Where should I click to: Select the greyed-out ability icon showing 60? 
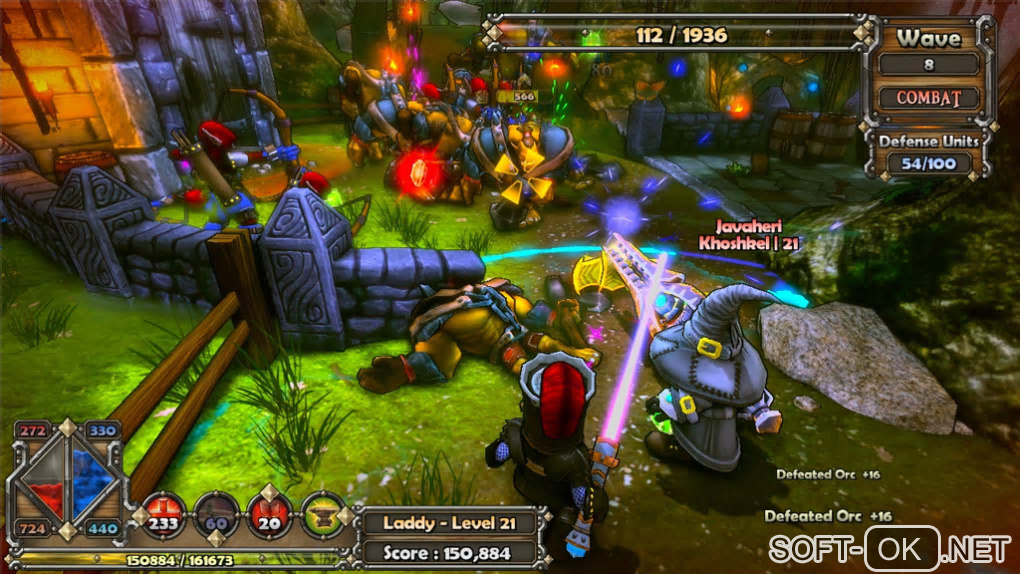(216, 514)
